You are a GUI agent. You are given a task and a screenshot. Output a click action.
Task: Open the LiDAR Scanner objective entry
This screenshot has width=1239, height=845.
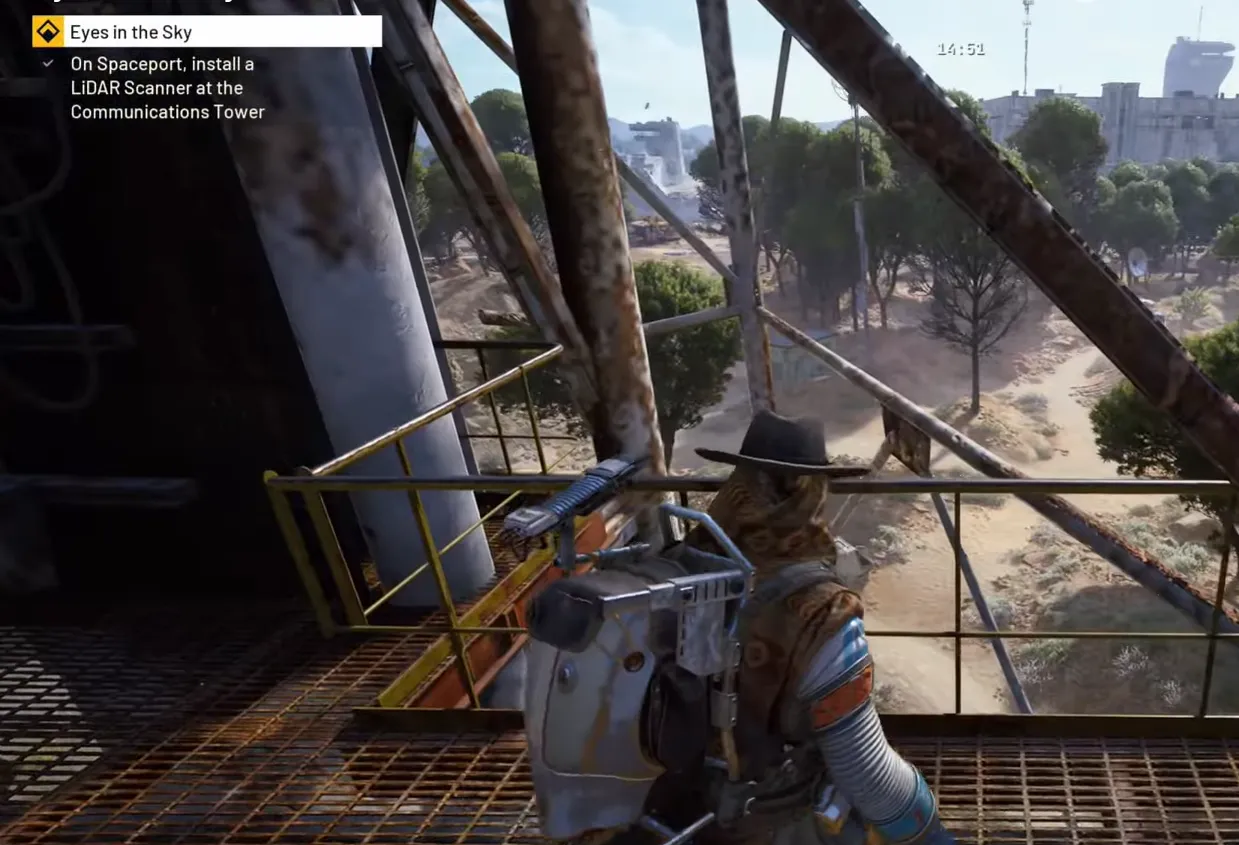click(x=166, y=88)
